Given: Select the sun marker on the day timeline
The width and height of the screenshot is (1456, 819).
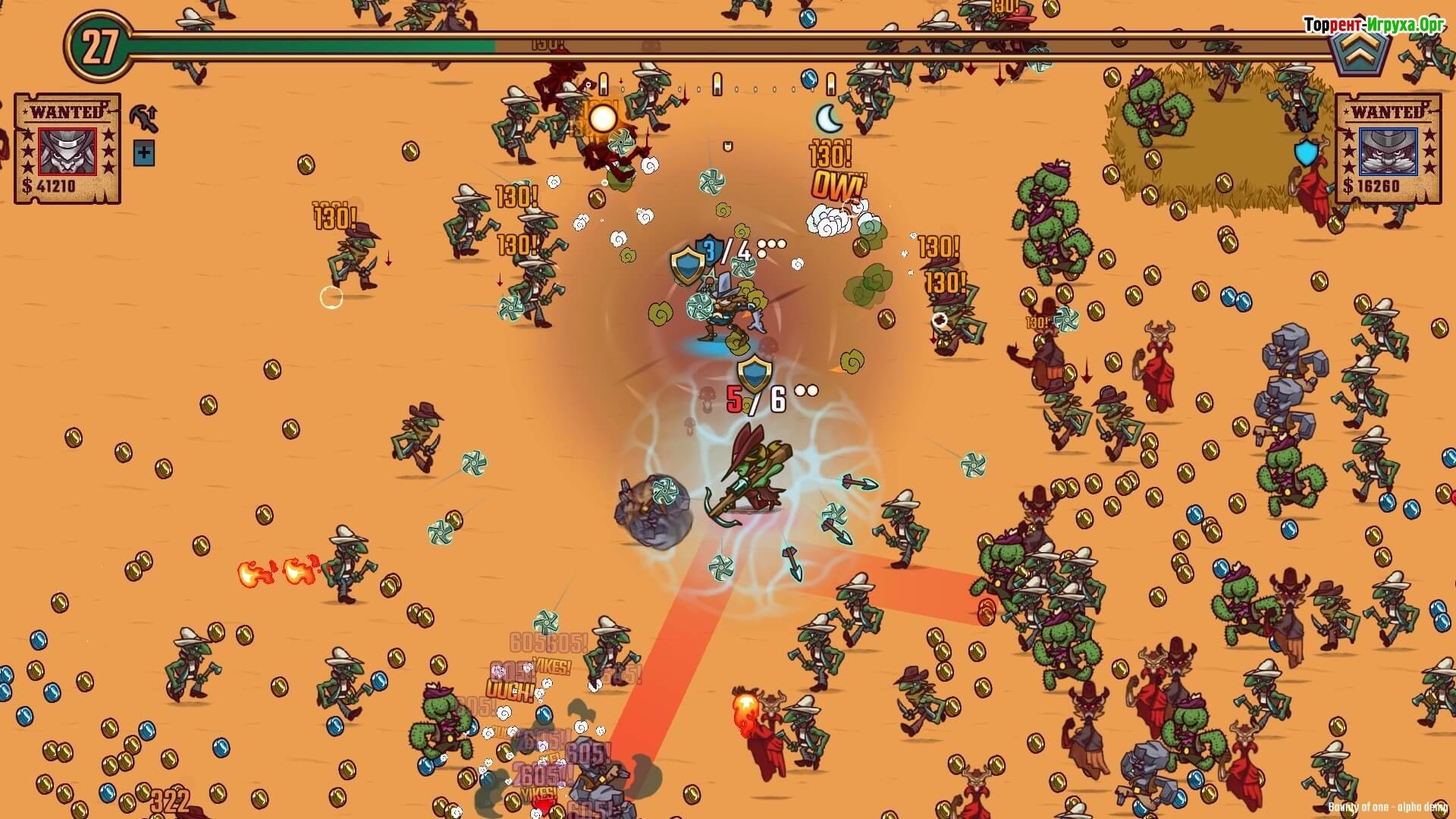Looking at the screenshot, I should pos(603,118).
